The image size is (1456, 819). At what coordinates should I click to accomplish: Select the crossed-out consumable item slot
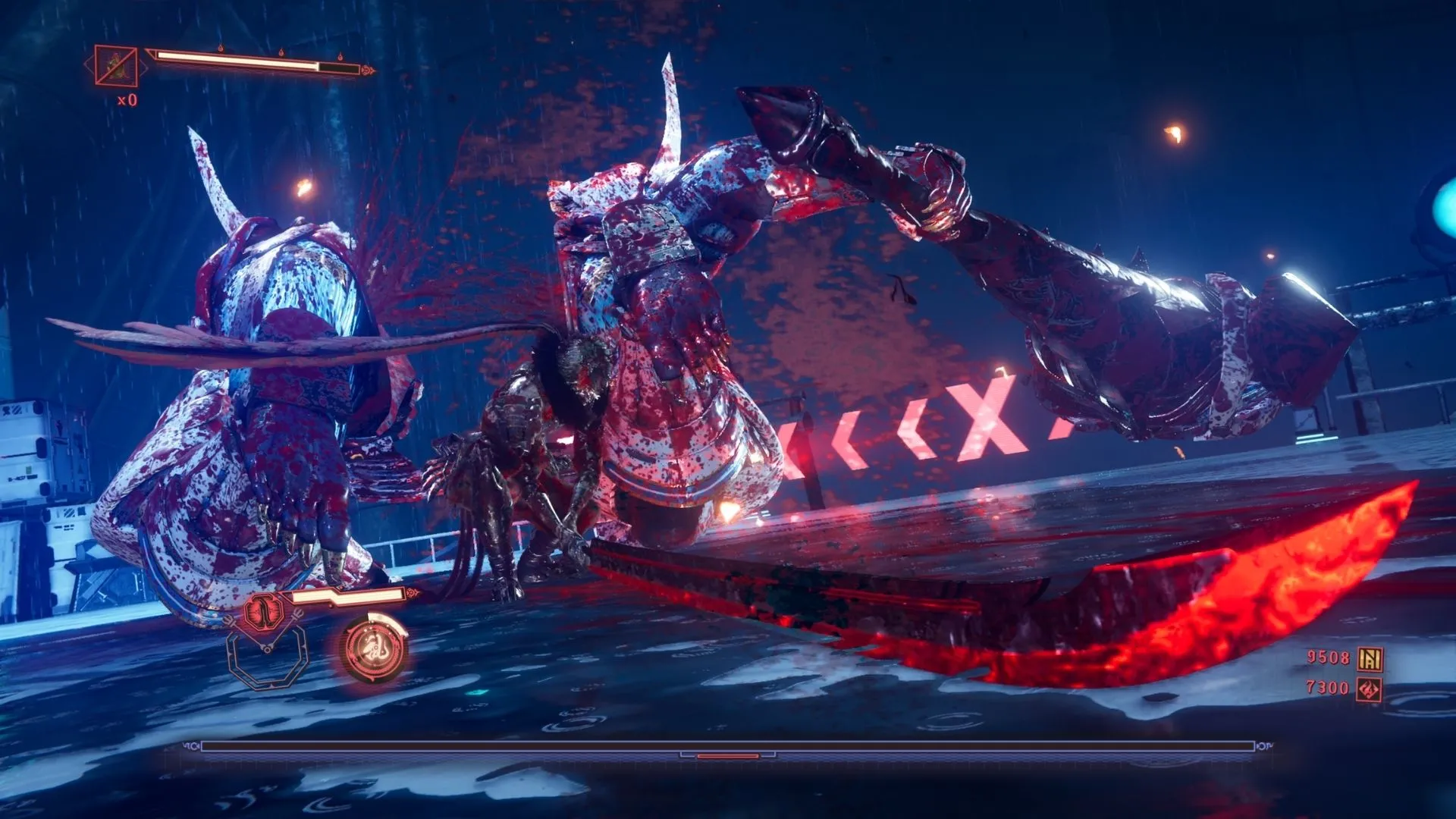click(x=116, y=66)
